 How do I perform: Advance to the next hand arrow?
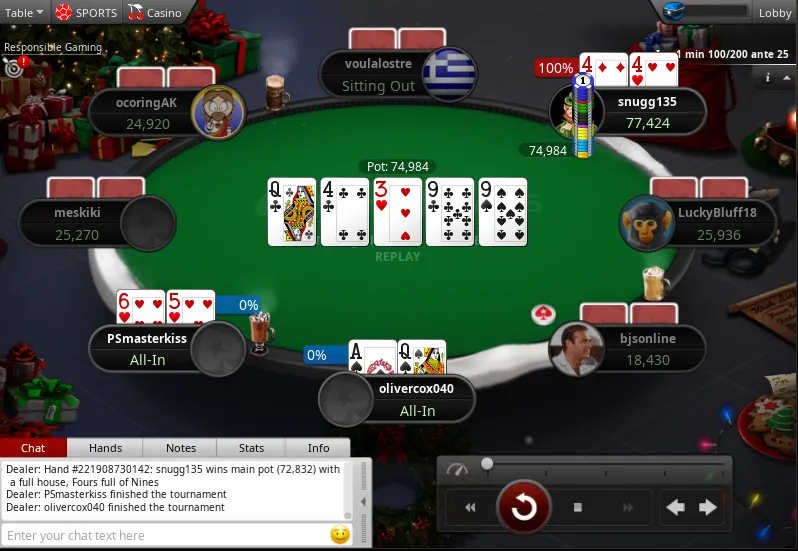click(708, 507)
